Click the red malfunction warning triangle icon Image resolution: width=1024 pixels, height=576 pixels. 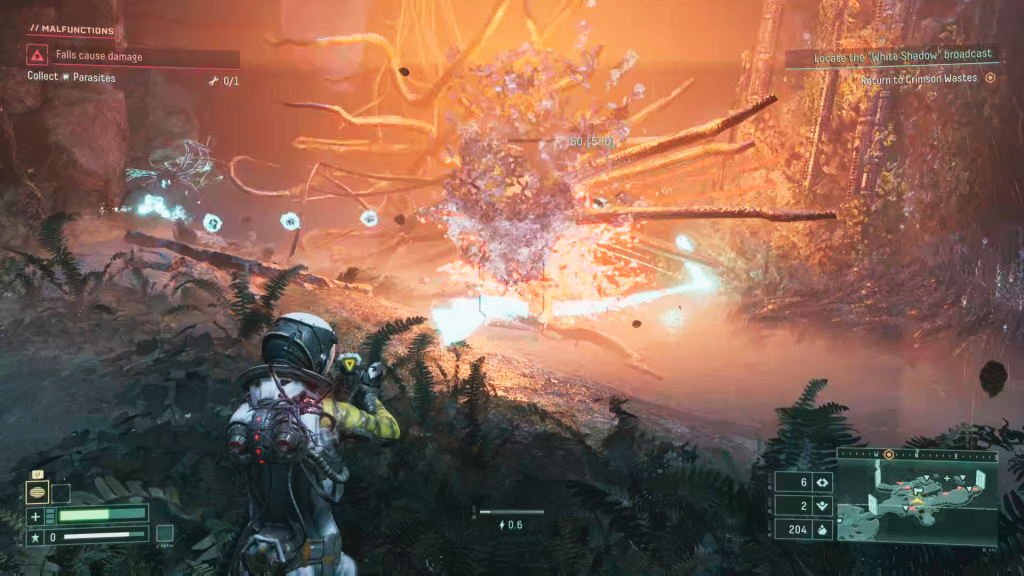(x=37, y=57)
